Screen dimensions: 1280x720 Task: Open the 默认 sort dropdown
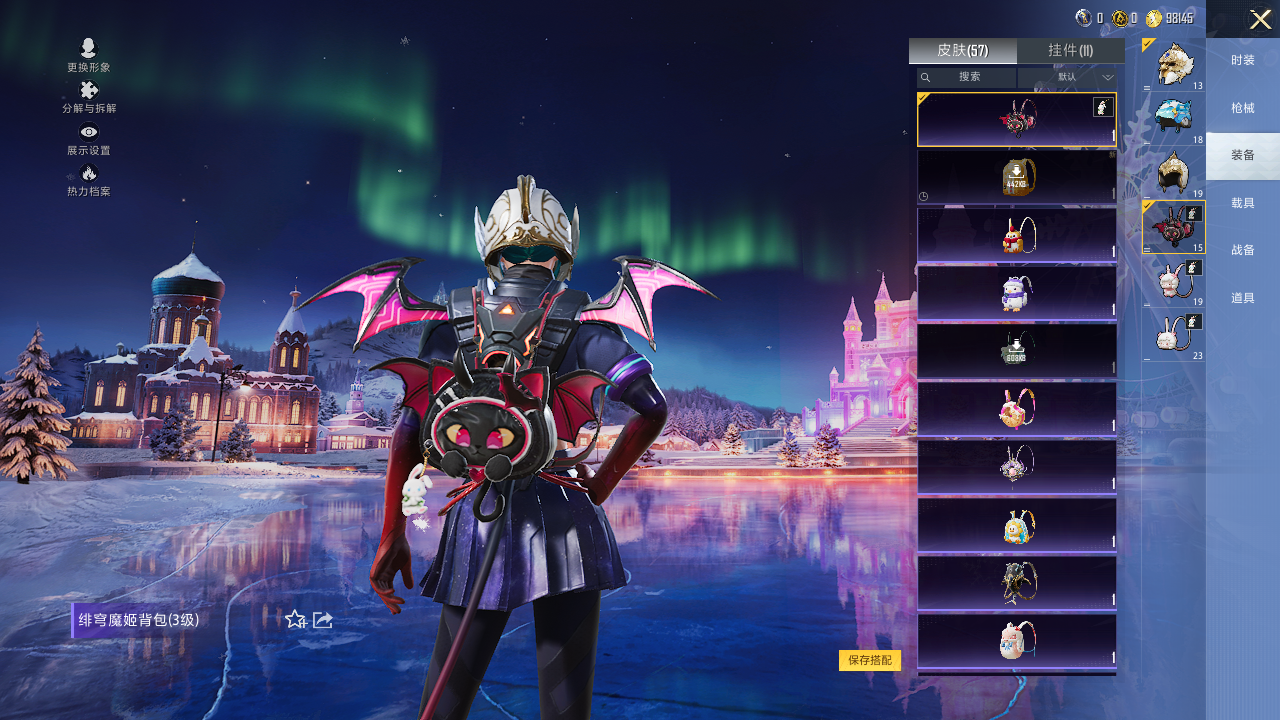point(1070,77)
